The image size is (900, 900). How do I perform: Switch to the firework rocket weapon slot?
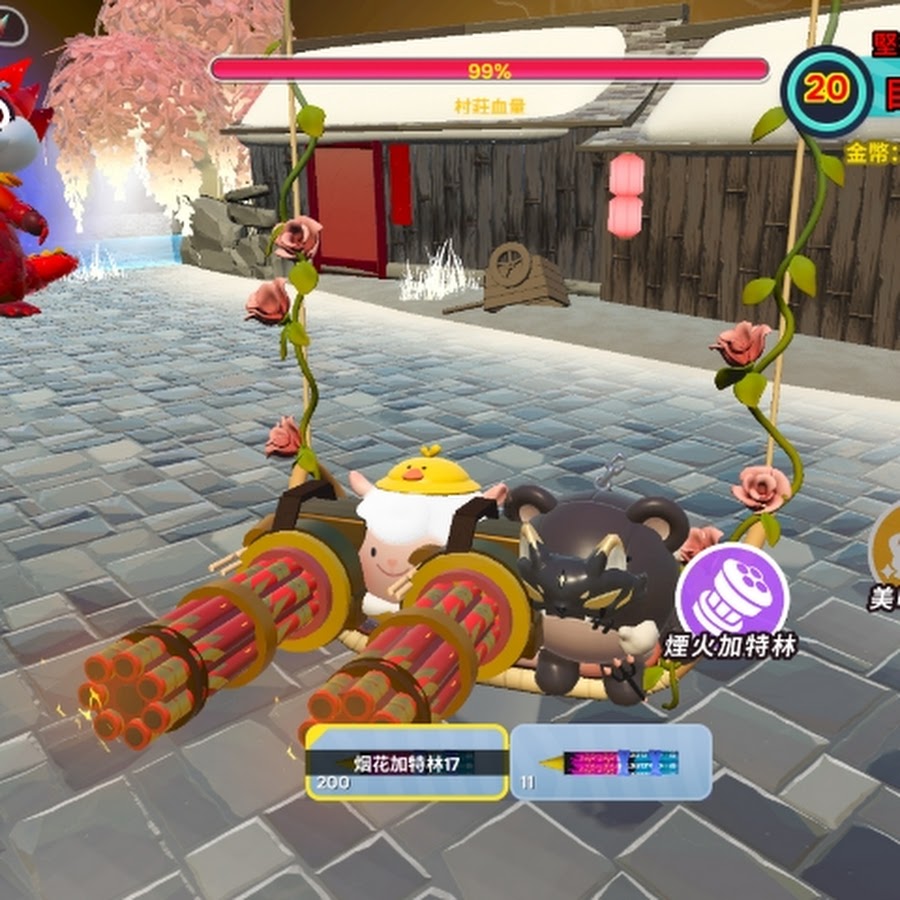tap(611, 762)
